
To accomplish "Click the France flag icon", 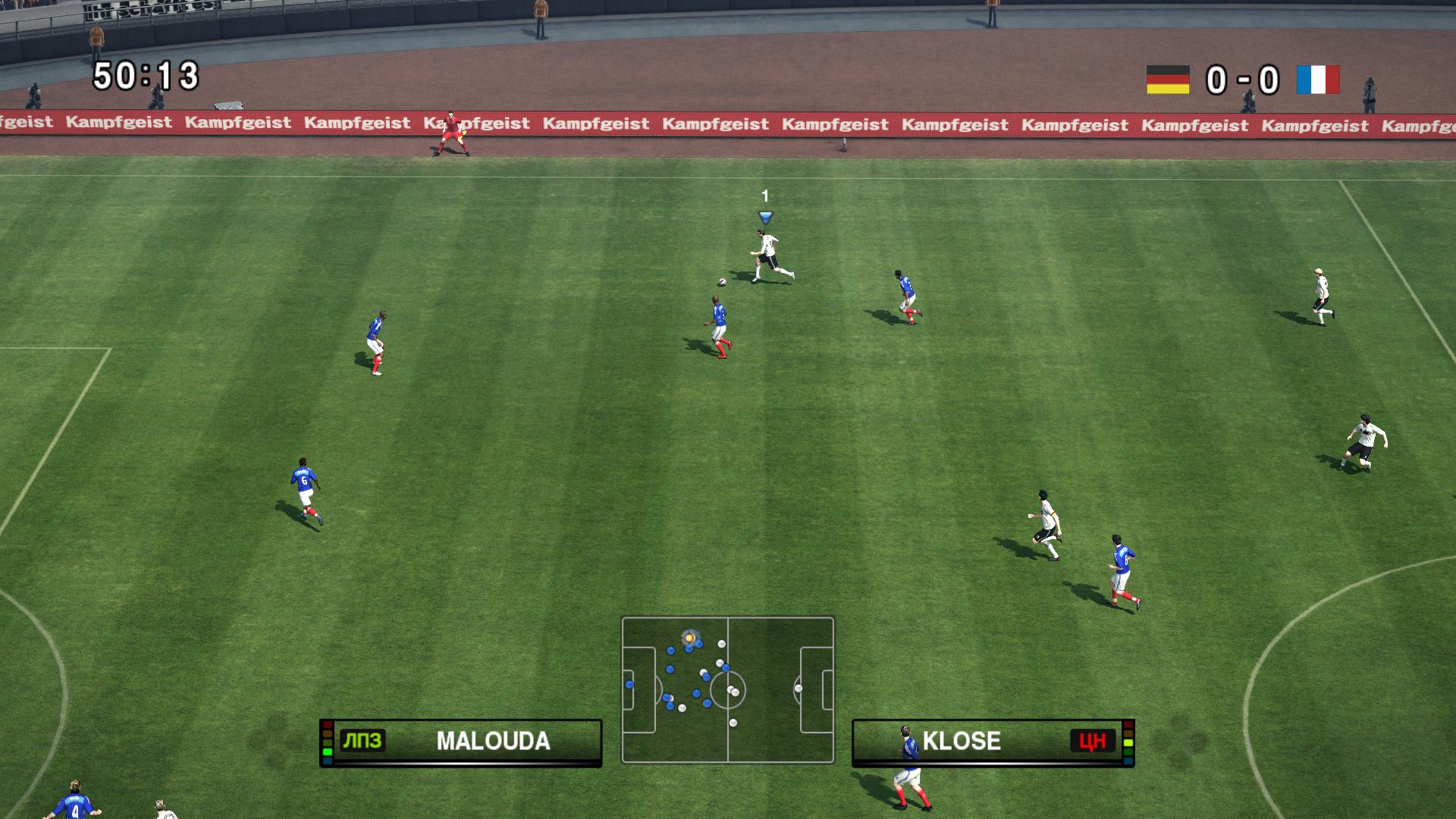I will (x=1318, y=80).
